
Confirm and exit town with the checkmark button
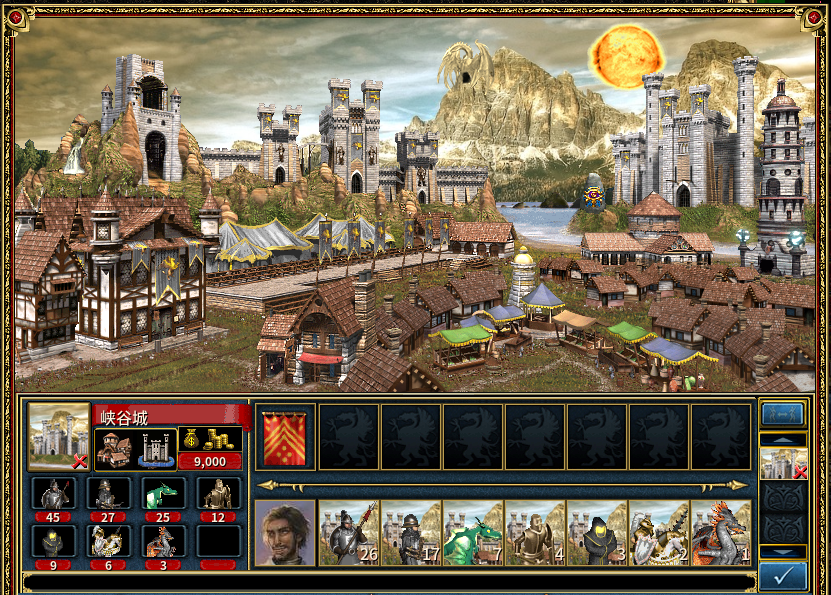784,576
